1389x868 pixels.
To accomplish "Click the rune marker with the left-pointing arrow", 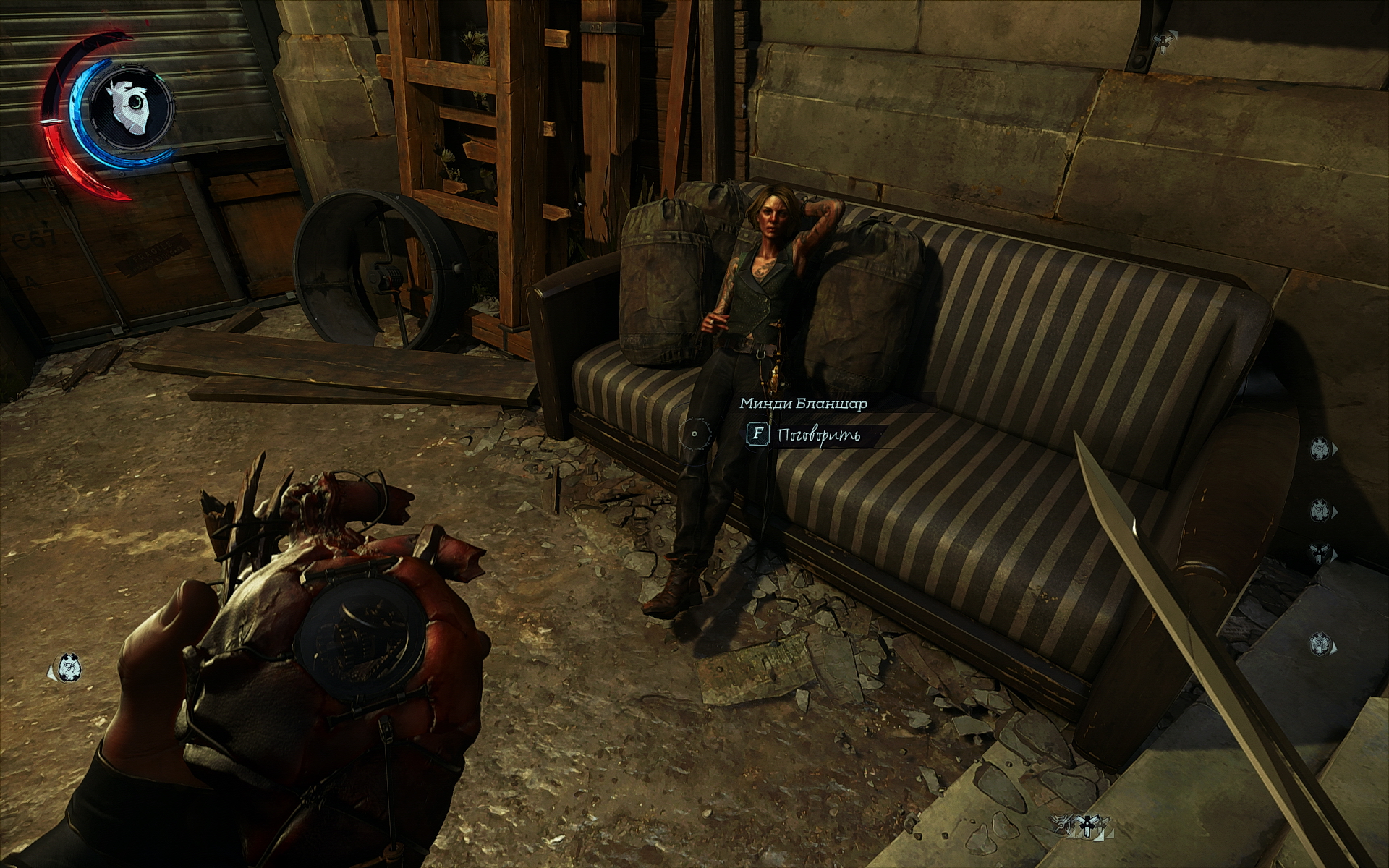I will tap(68, 667).
